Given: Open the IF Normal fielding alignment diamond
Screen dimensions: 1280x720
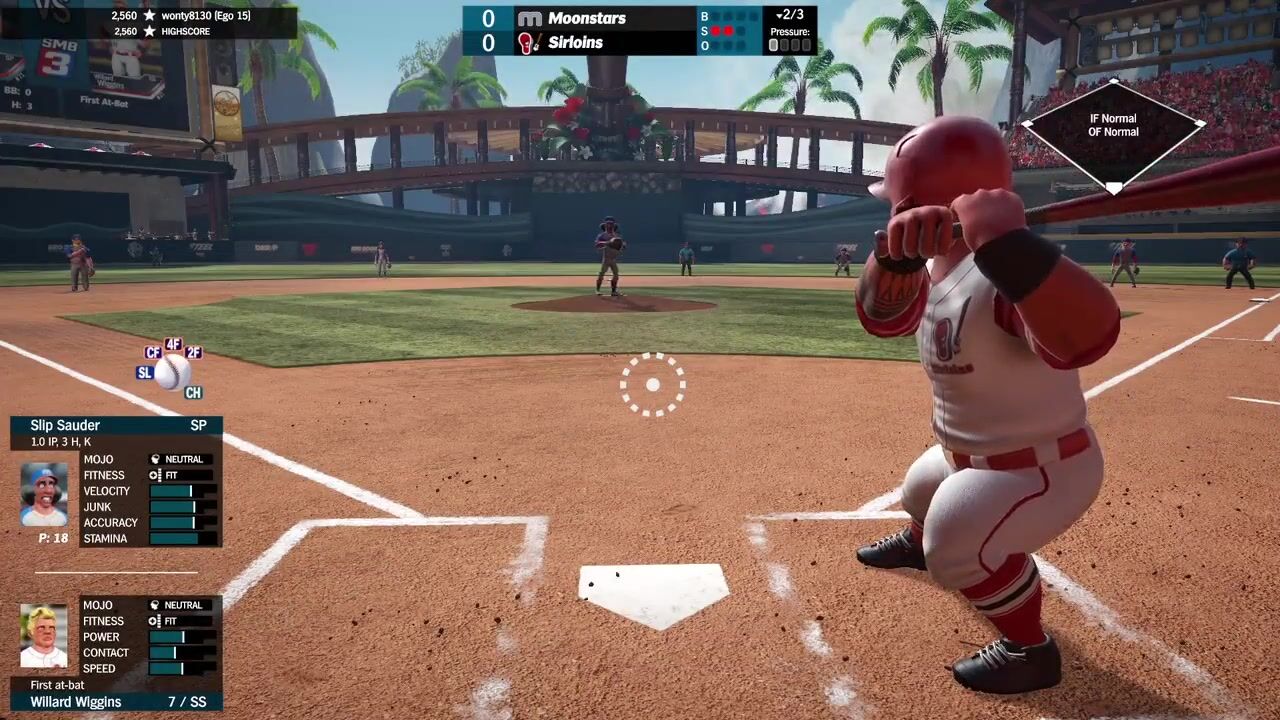Looking at the screenshot, I should pos(1113,133).
